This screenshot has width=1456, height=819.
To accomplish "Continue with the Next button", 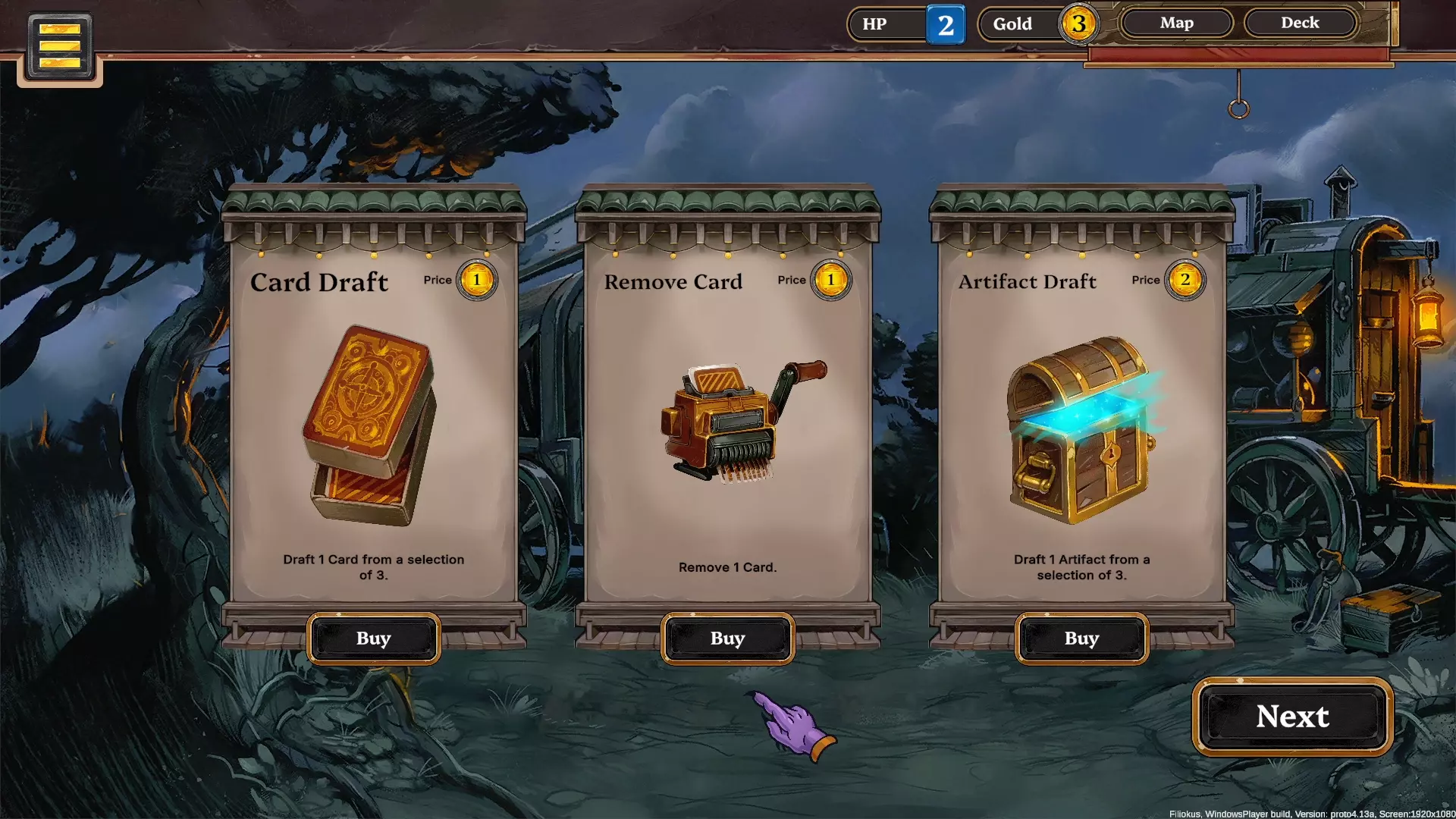I will click(1292, 717).
